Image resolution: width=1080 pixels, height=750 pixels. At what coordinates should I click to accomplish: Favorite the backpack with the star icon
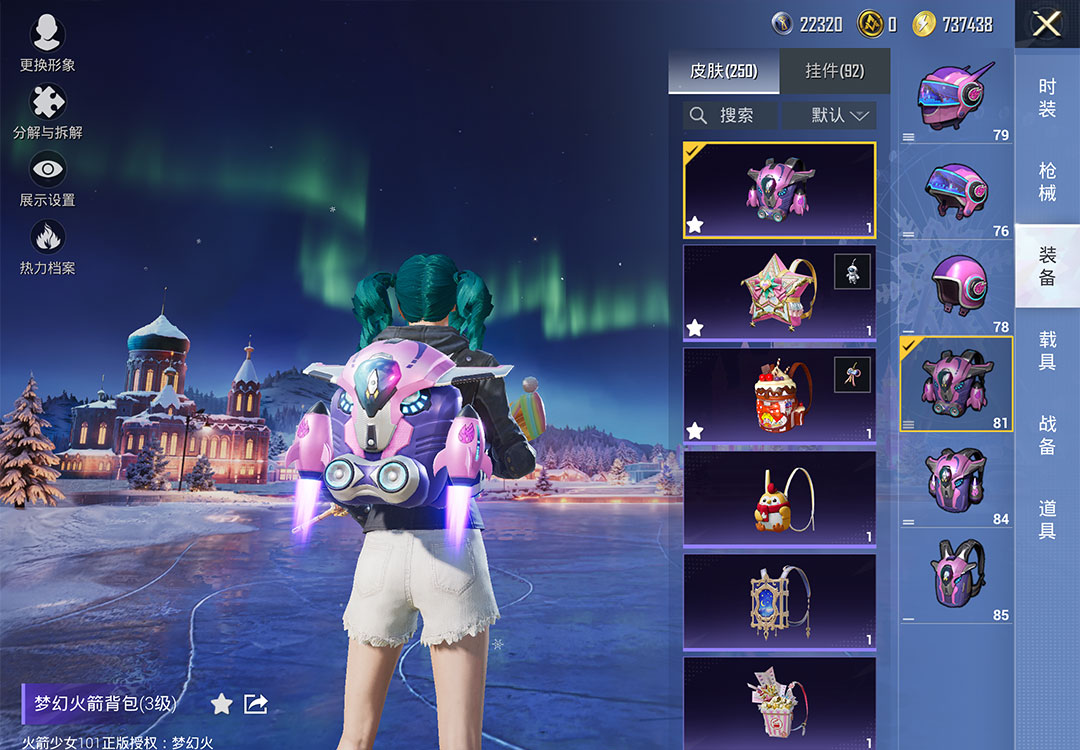pyautogui.click(x=221, y=704)
